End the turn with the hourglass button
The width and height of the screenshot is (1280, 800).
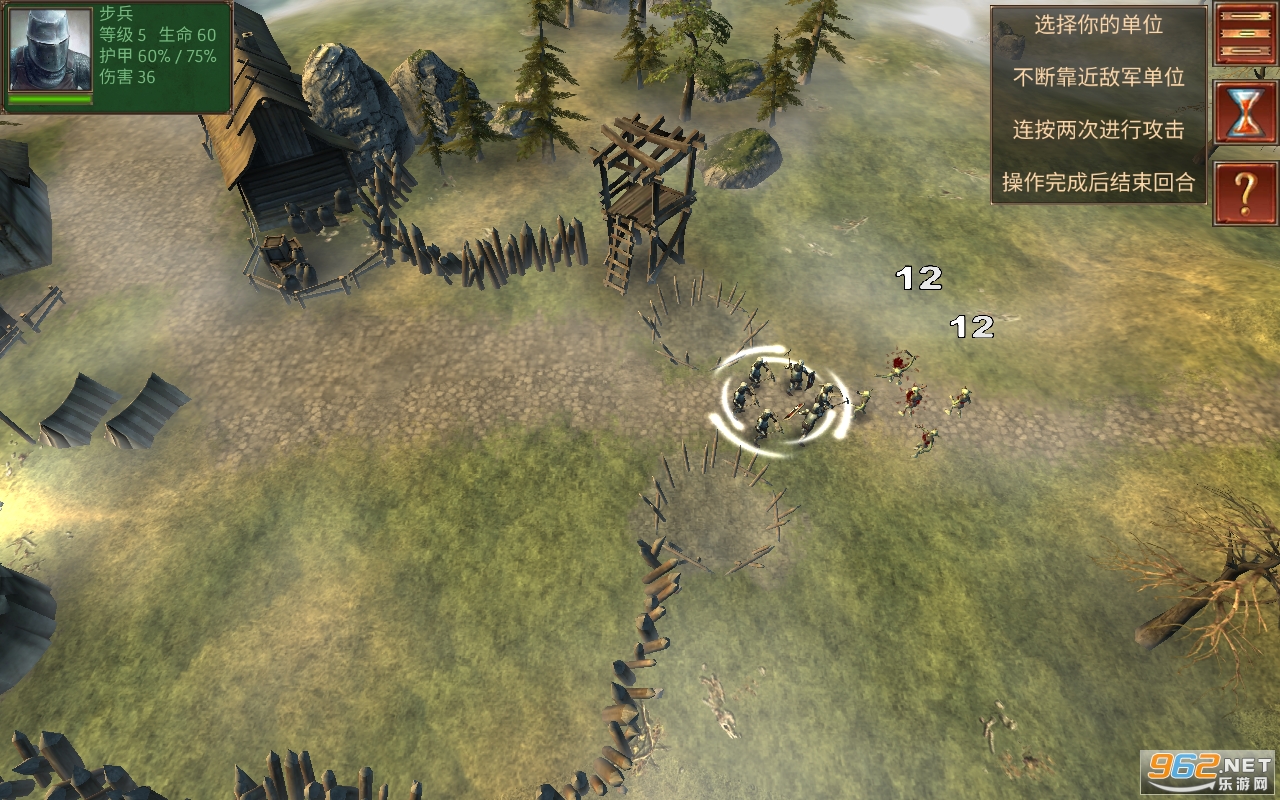pos(1246,112)
